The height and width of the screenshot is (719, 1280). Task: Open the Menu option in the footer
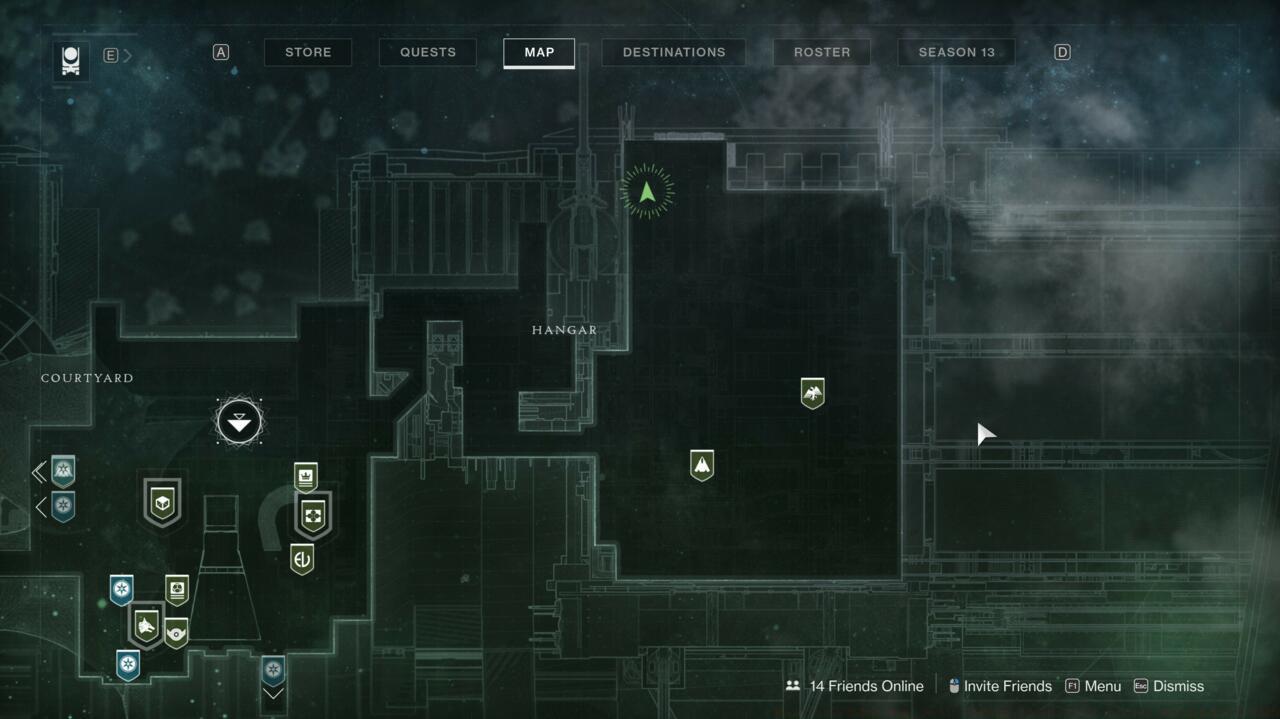1093,686
